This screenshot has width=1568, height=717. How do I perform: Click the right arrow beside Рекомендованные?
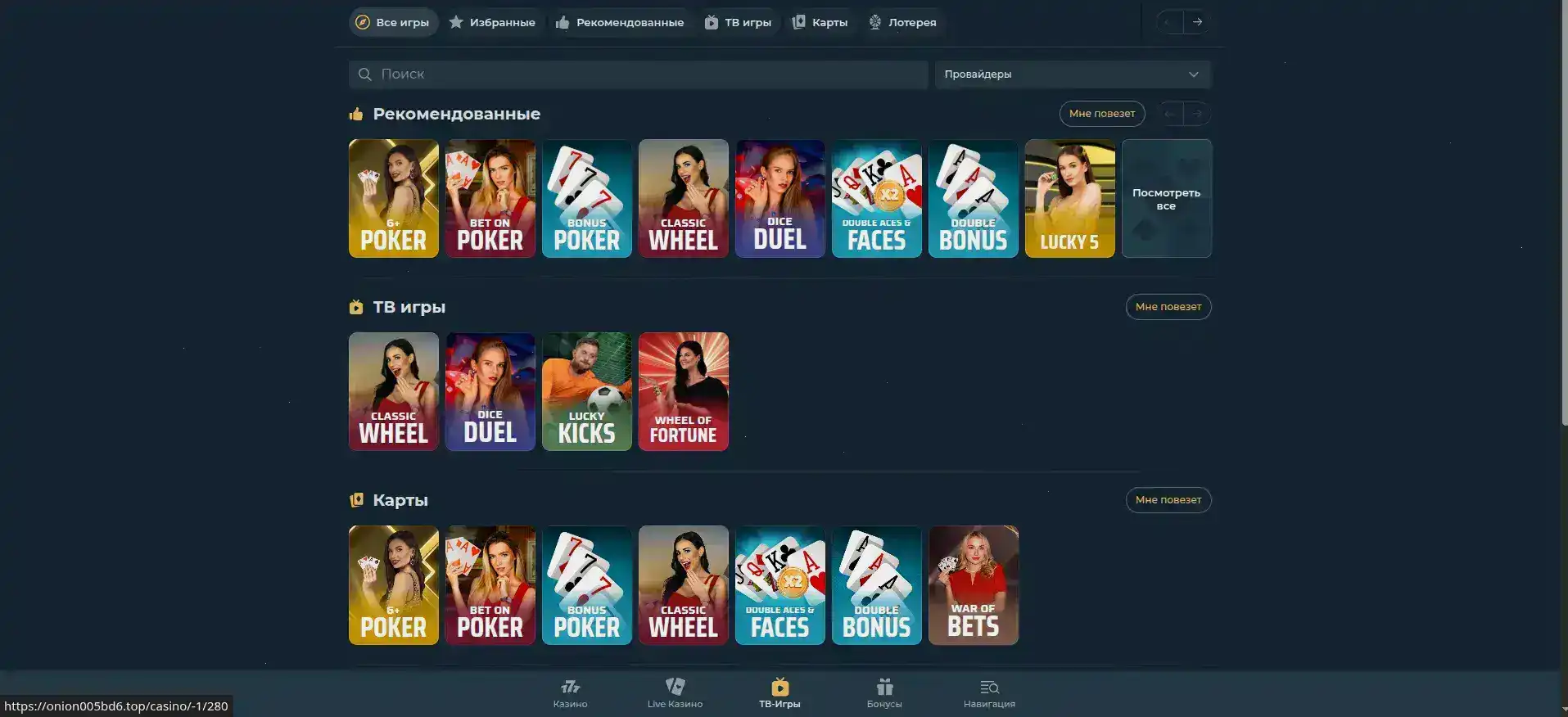[1198, 114]
